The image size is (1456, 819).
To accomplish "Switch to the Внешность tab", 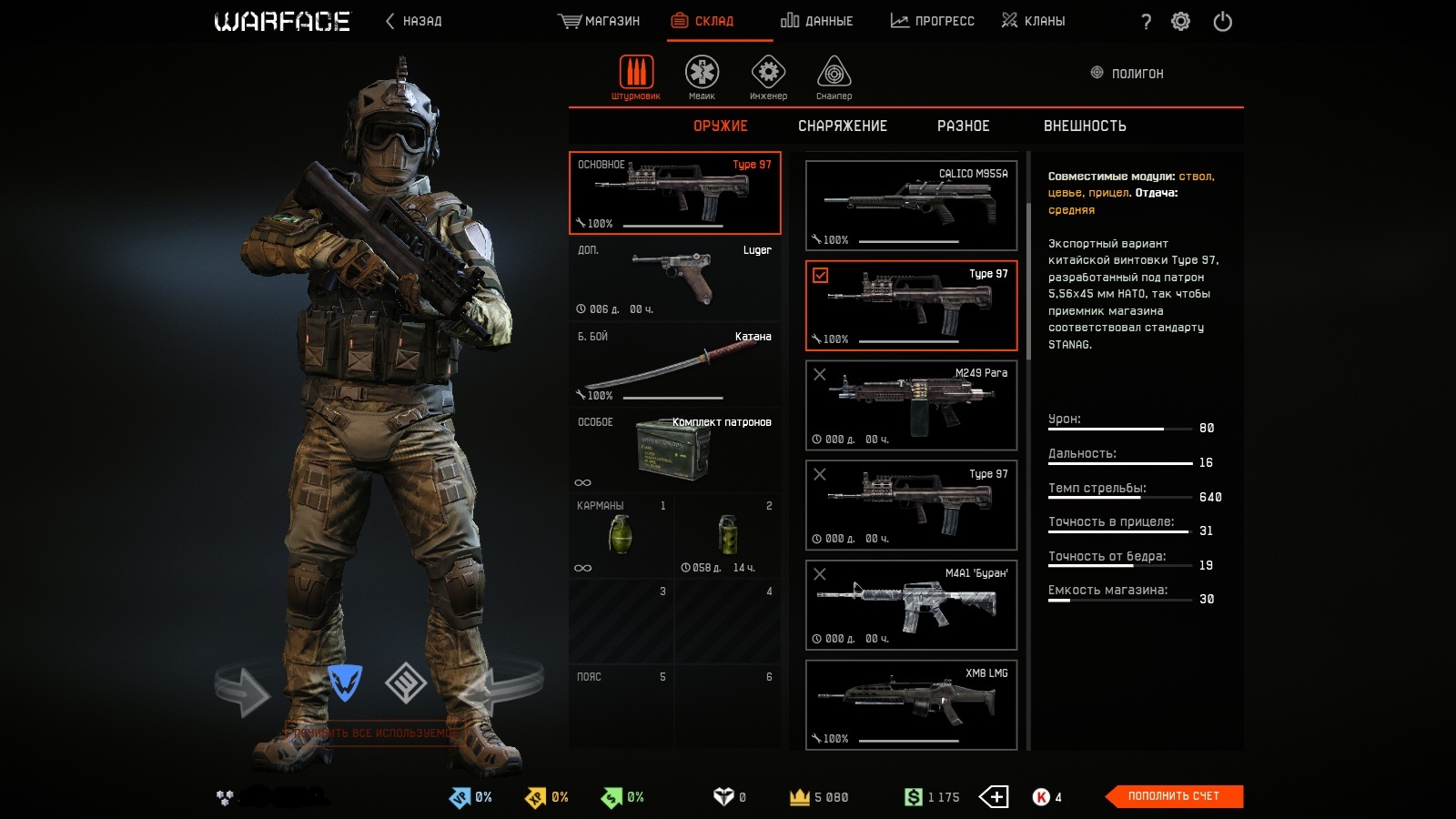I will pos(1085,126).
